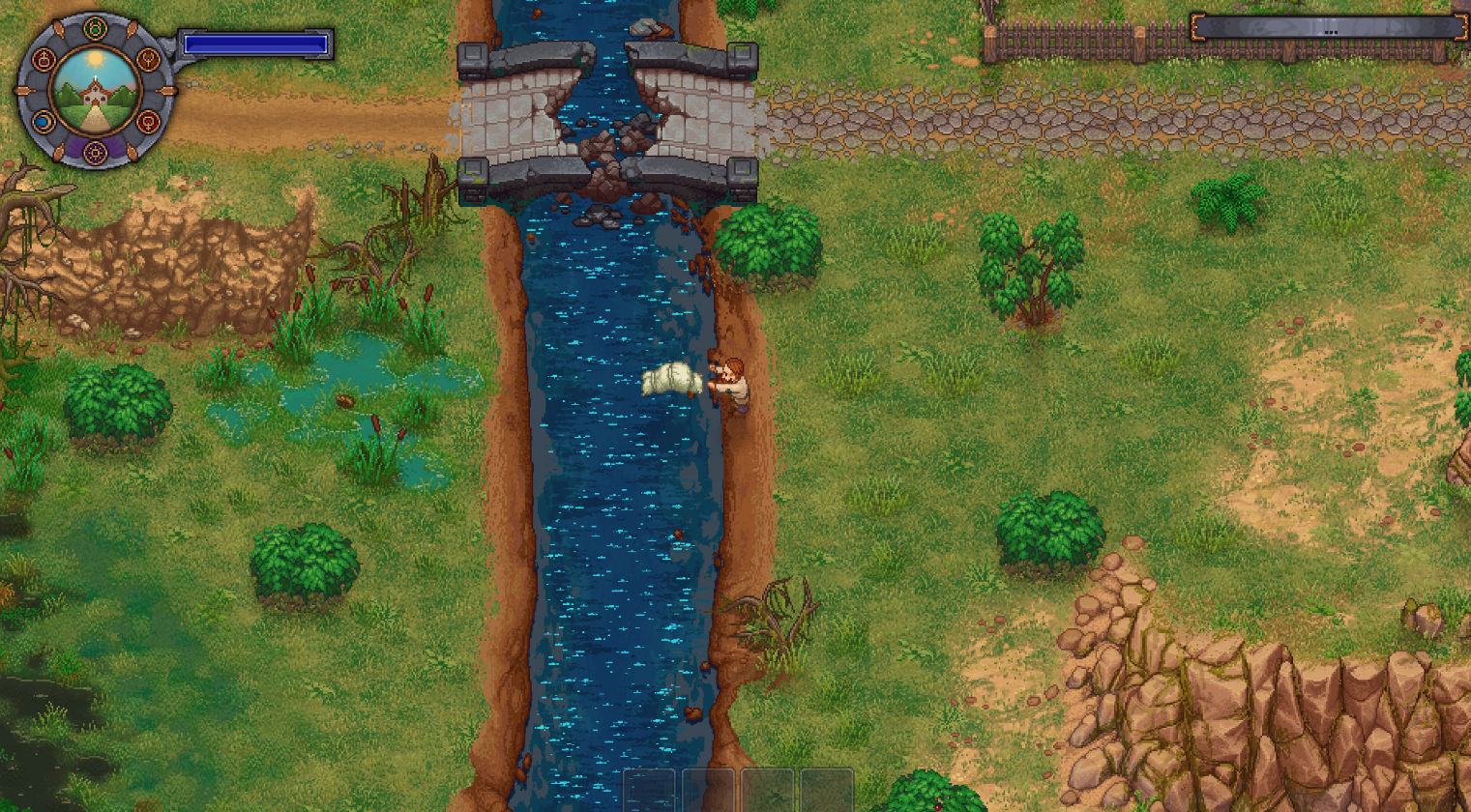Select the purple highlighted day symbol
Screen dimensions: 1471x812
[95, 153]
